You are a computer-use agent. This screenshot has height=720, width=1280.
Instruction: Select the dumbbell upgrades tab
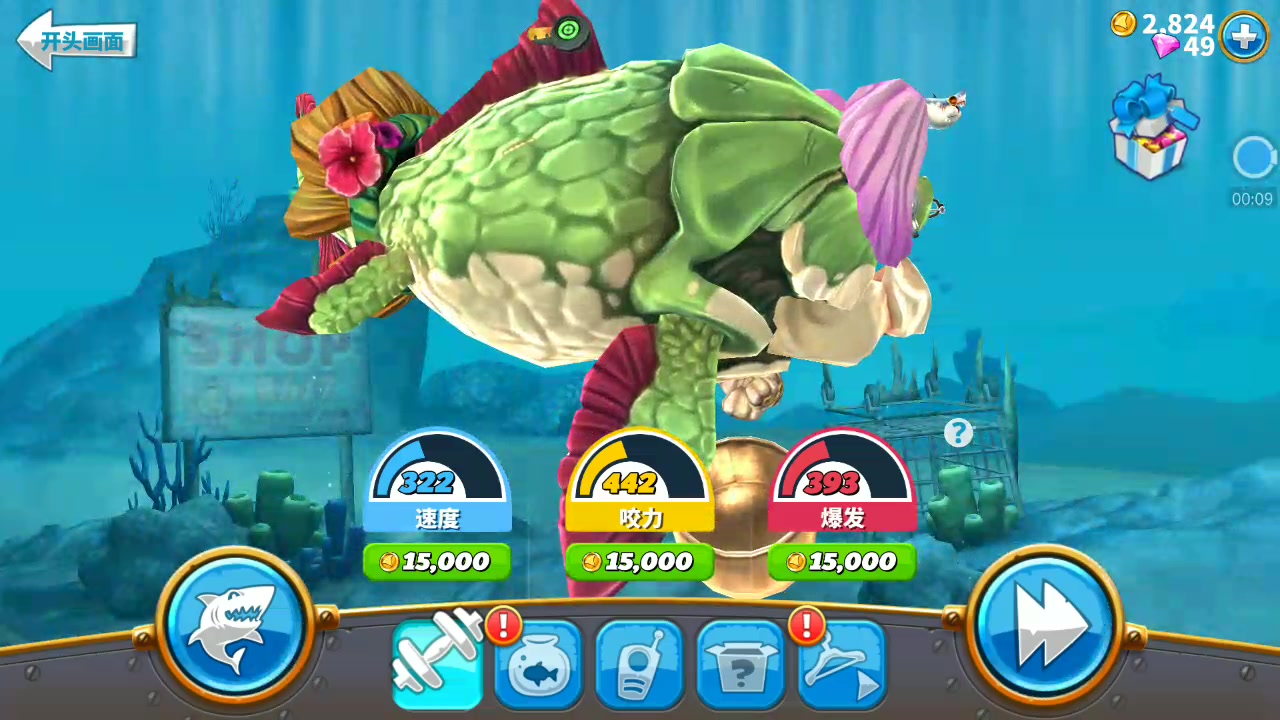click(x=436, y=662)
